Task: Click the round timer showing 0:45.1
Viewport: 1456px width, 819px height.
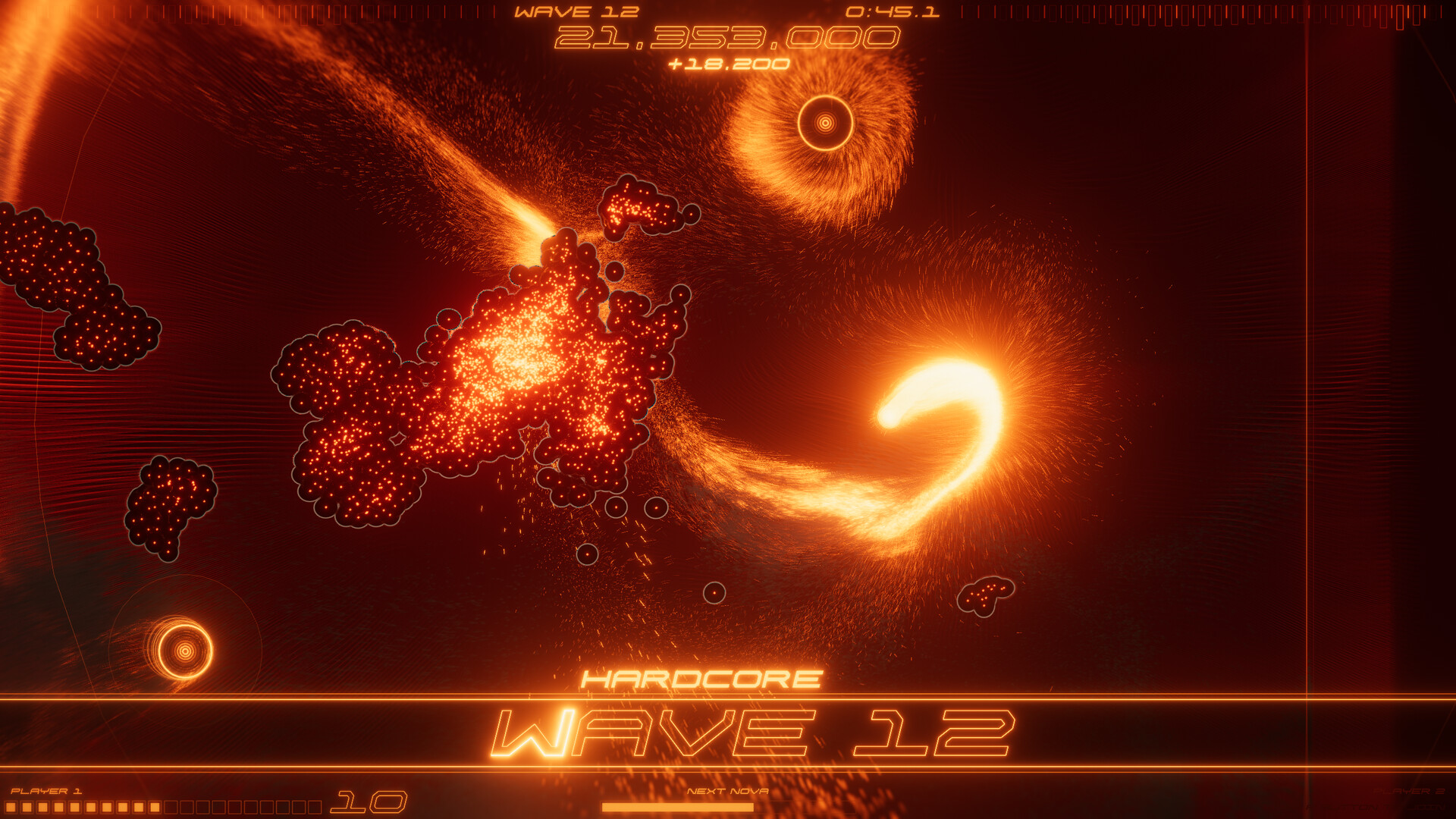Action: (893, 11)
